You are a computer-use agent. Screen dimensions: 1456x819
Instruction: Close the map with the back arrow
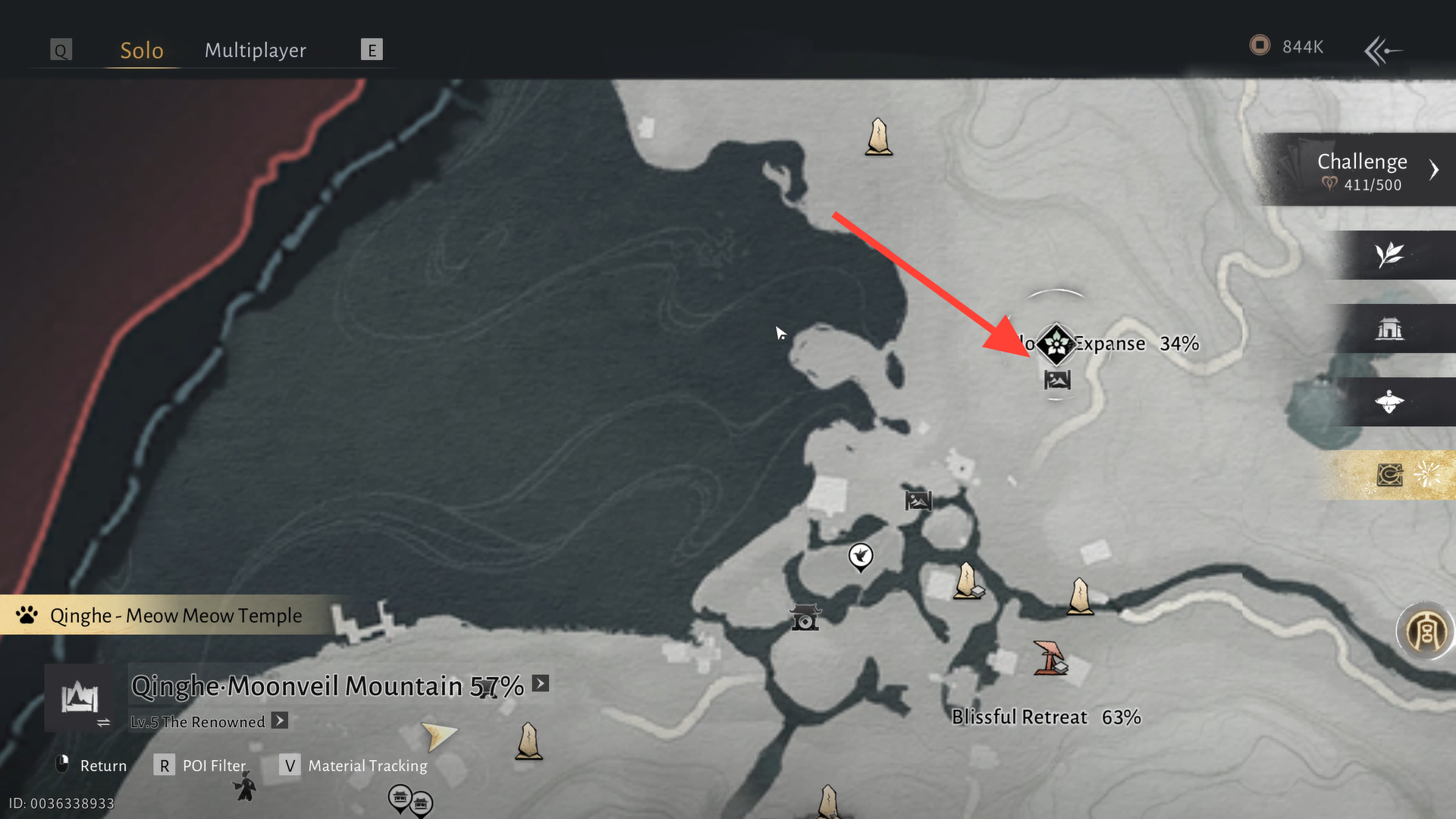click(1382, 51)
